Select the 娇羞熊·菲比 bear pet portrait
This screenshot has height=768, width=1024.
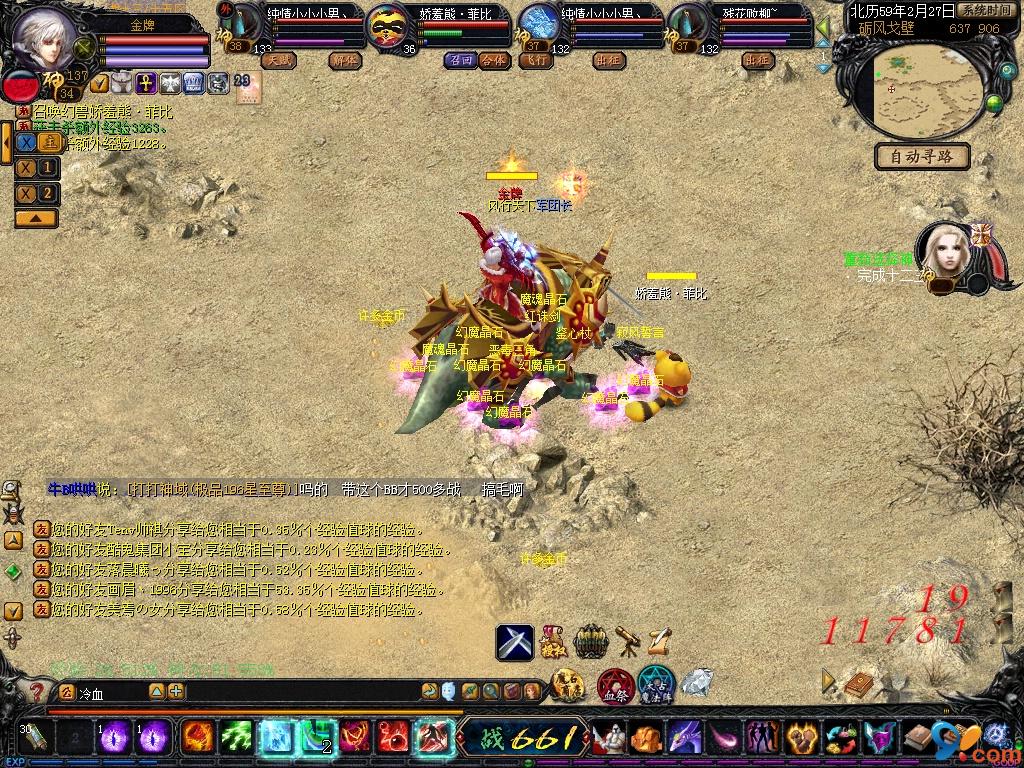click(392, 28)
